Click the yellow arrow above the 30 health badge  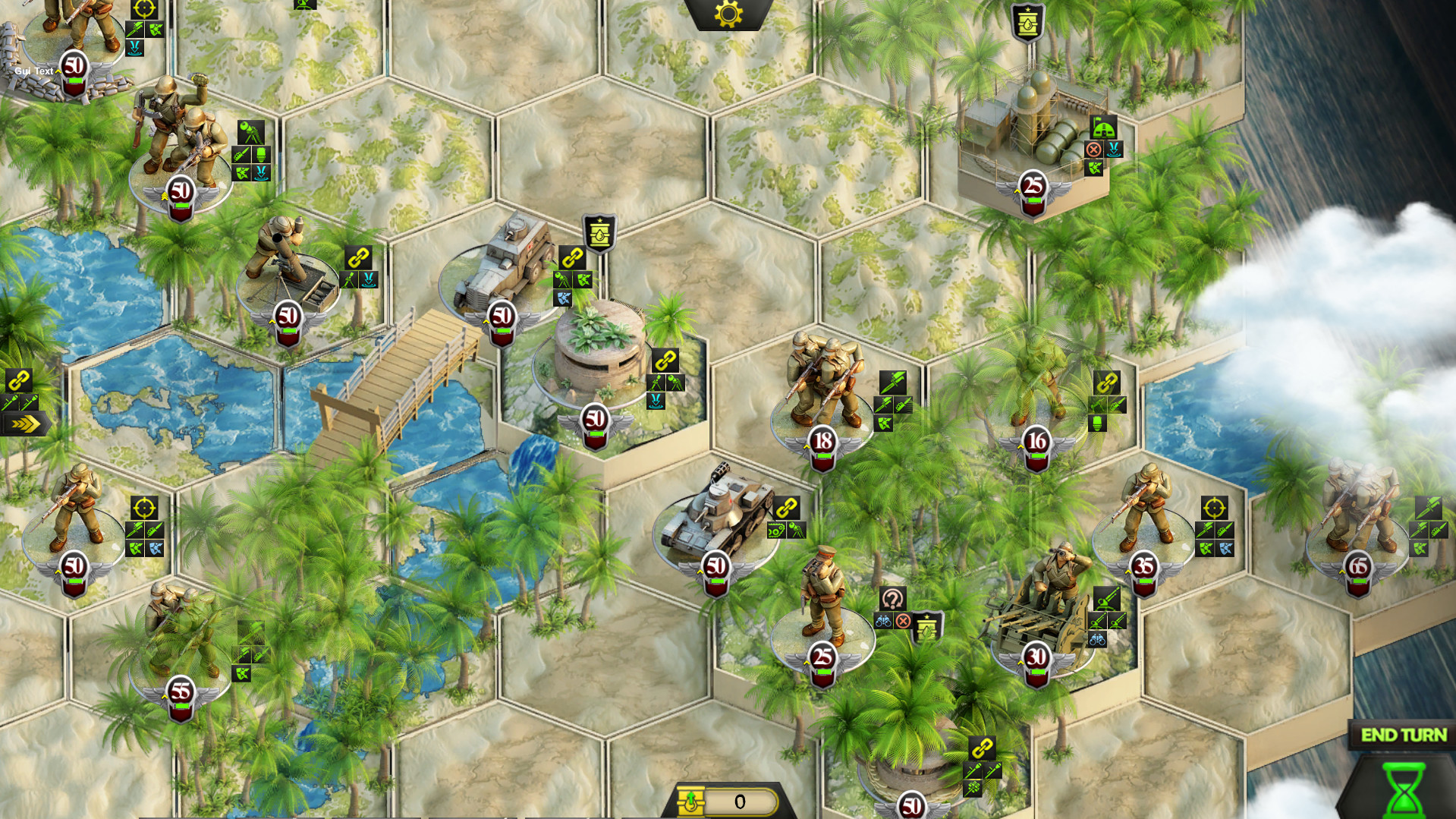(x=1020, y=663)
